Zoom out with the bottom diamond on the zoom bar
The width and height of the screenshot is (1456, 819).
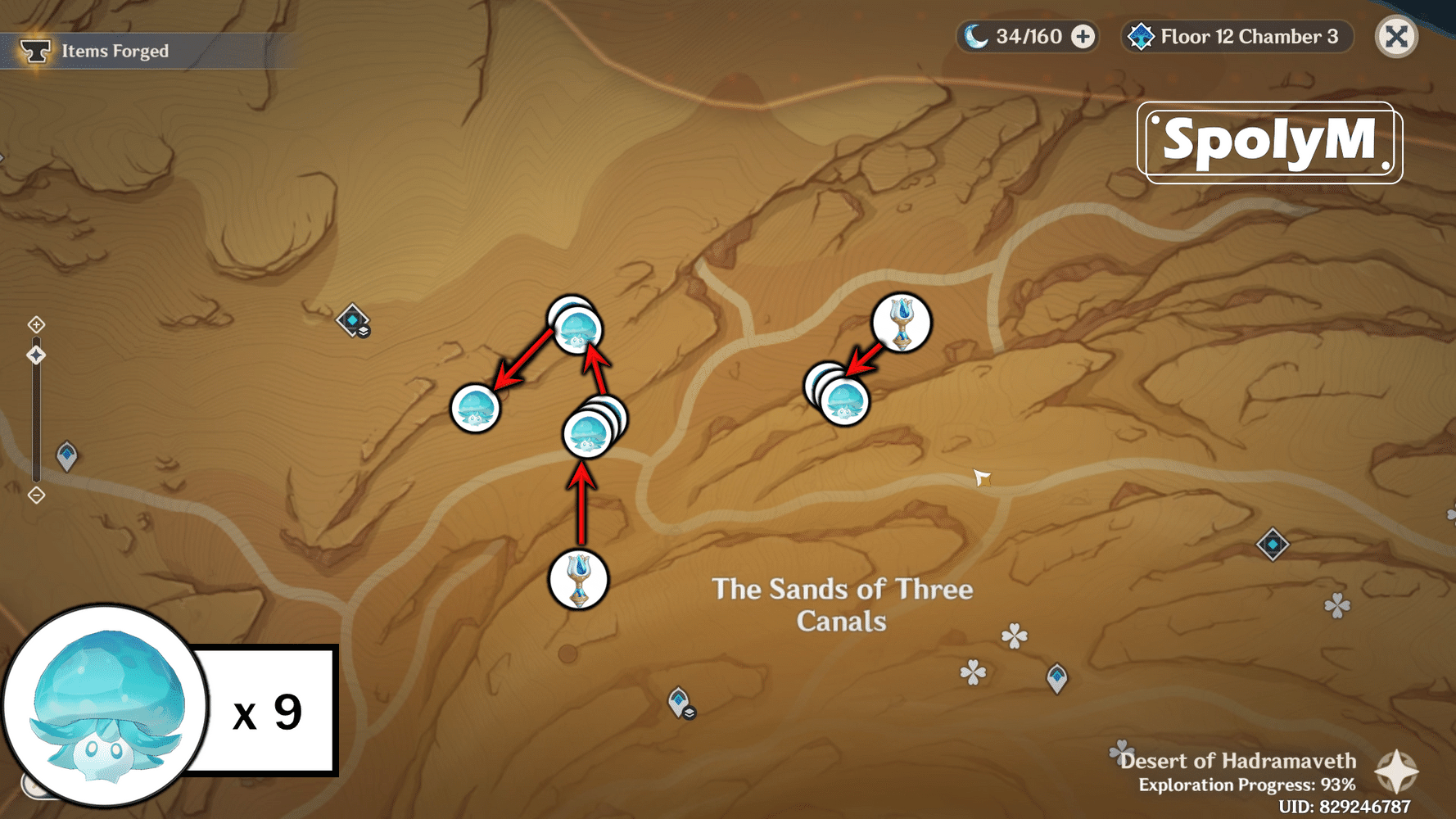(x=36, y=495)
